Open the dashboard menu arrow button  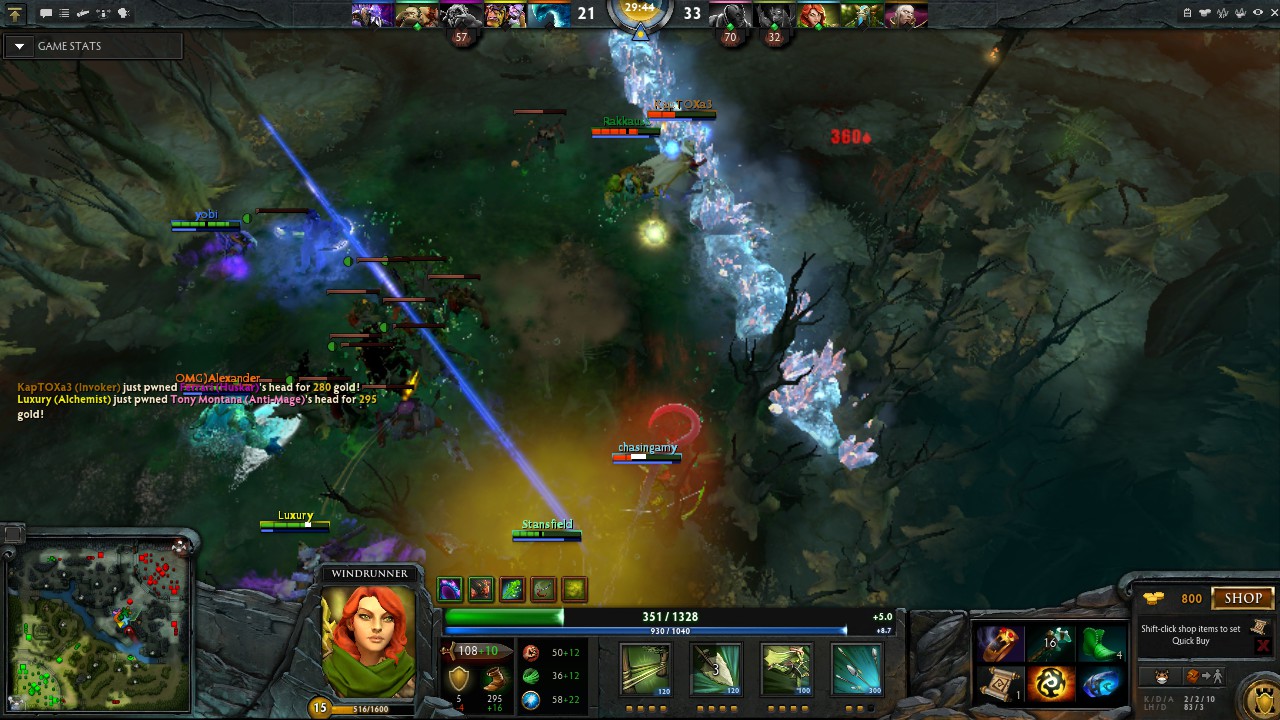tap(15, 14)
